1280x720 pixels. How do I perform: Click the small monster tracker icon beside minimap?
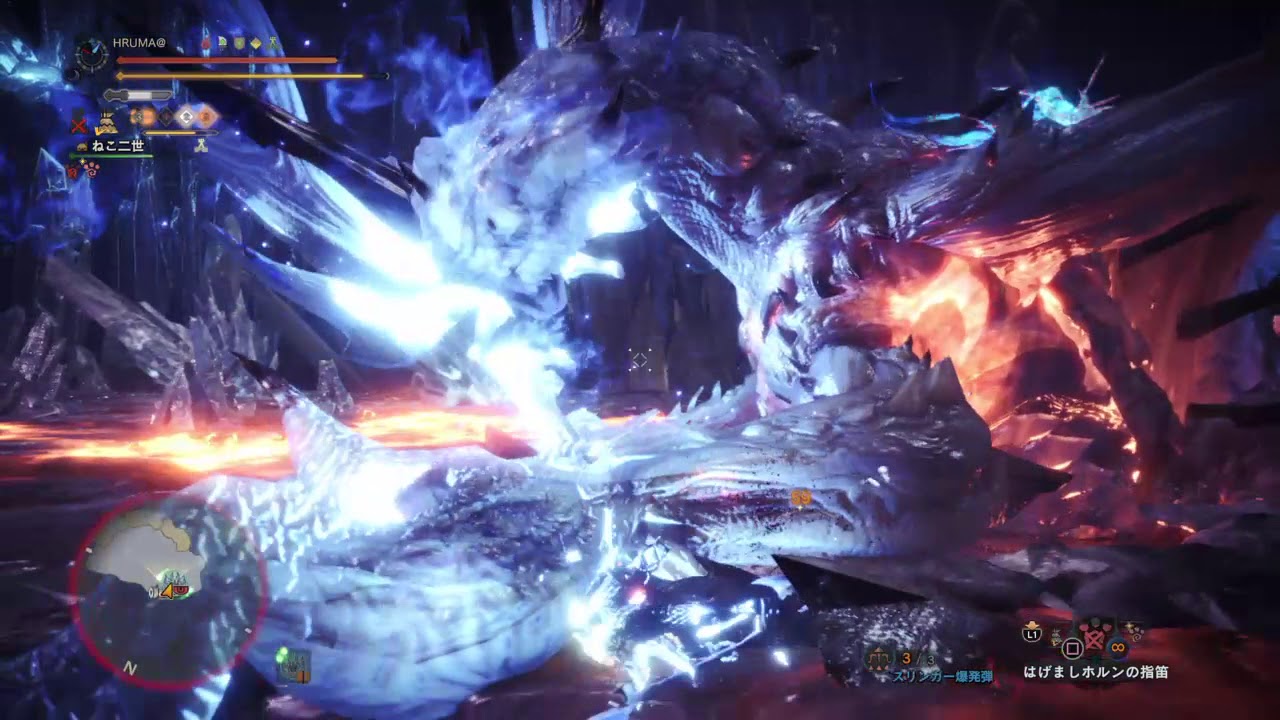coord(293,664)
